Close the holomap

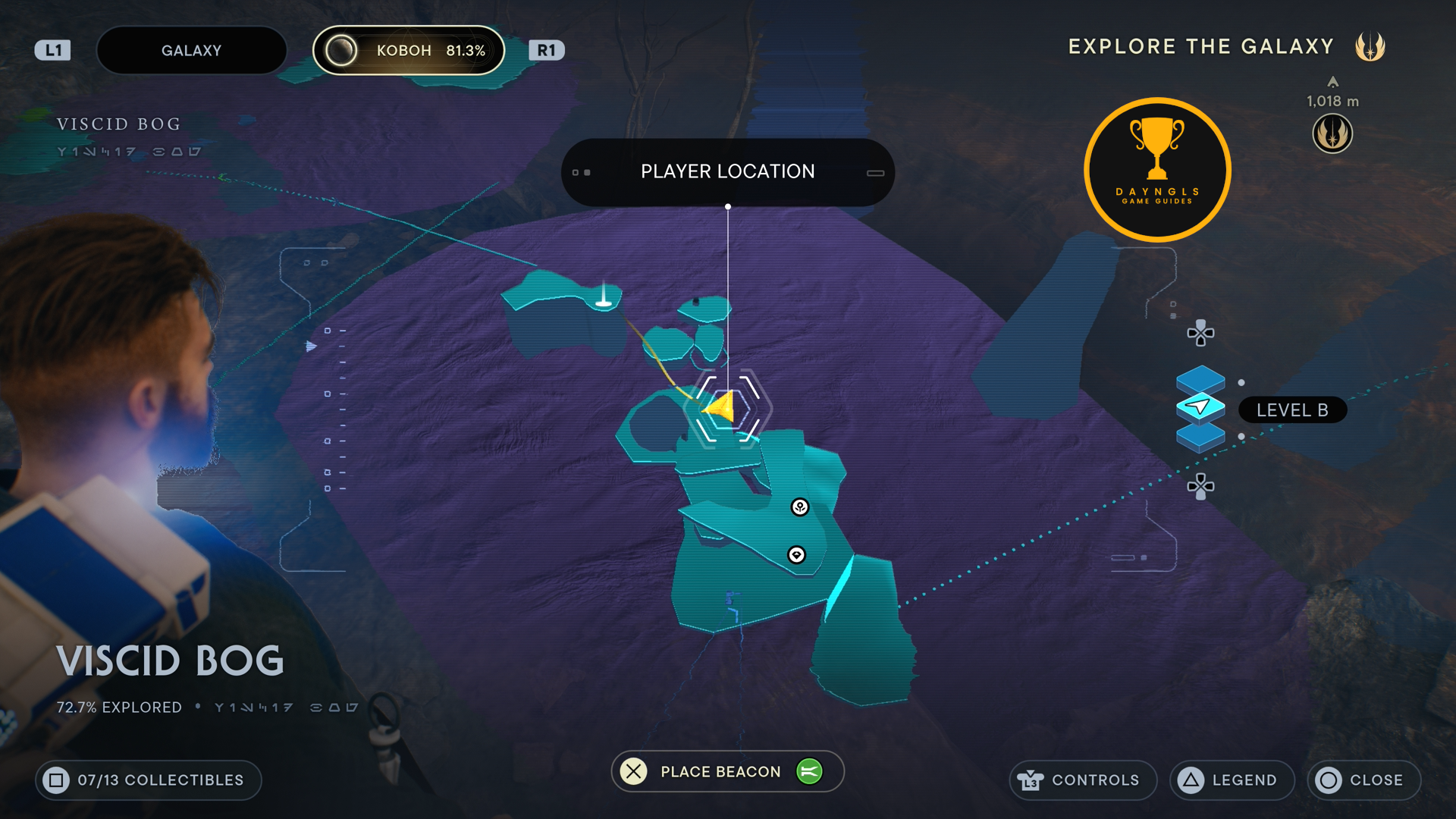pyautogui.click(x=1363, y=780)
